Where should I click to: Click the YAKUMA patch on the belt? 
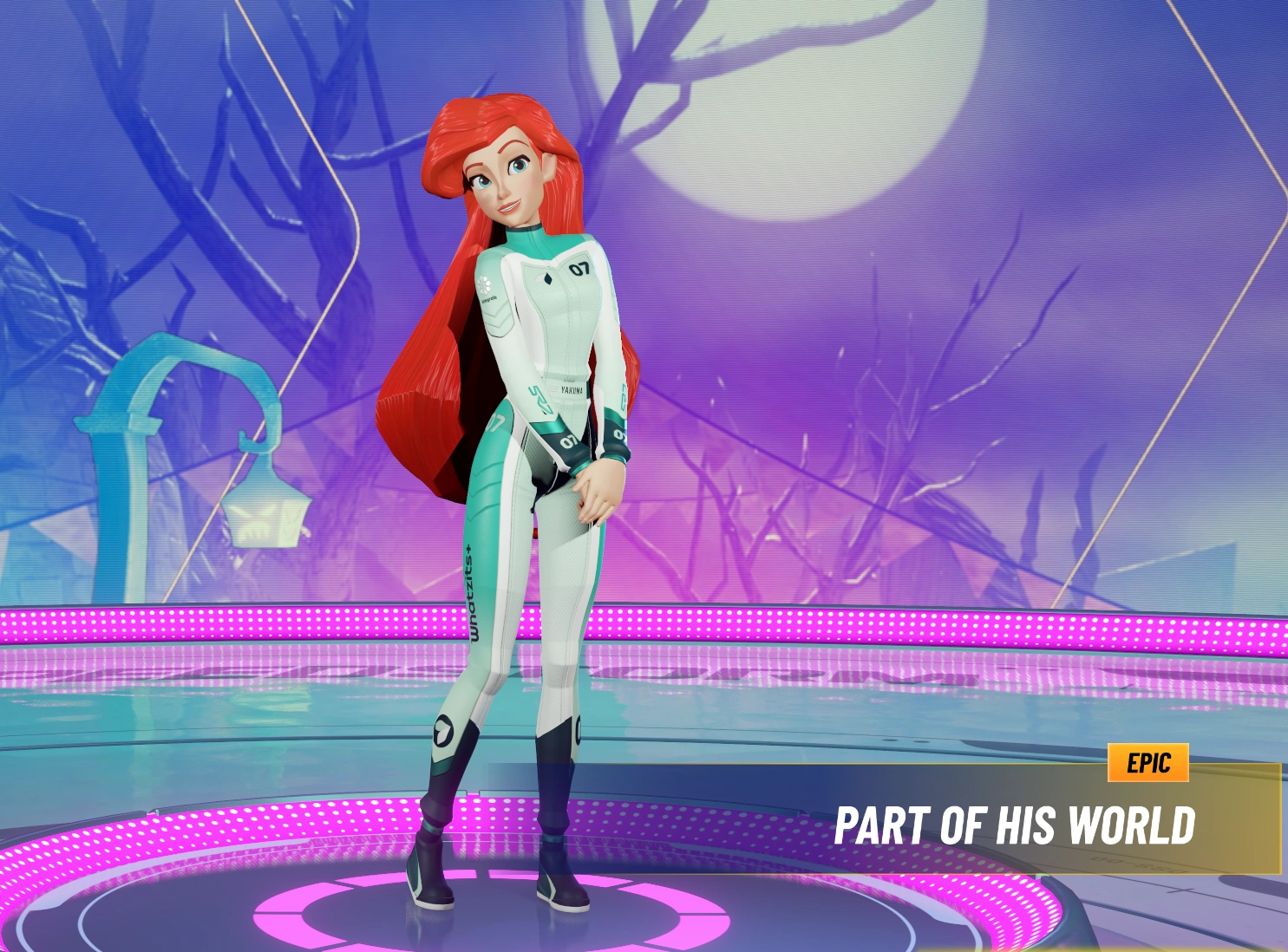572,388
